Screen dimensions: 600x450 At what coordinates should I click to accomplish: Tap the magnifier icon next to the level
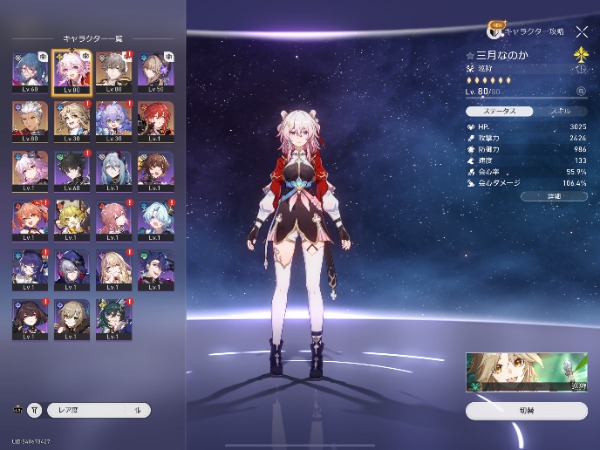(581, 91)
